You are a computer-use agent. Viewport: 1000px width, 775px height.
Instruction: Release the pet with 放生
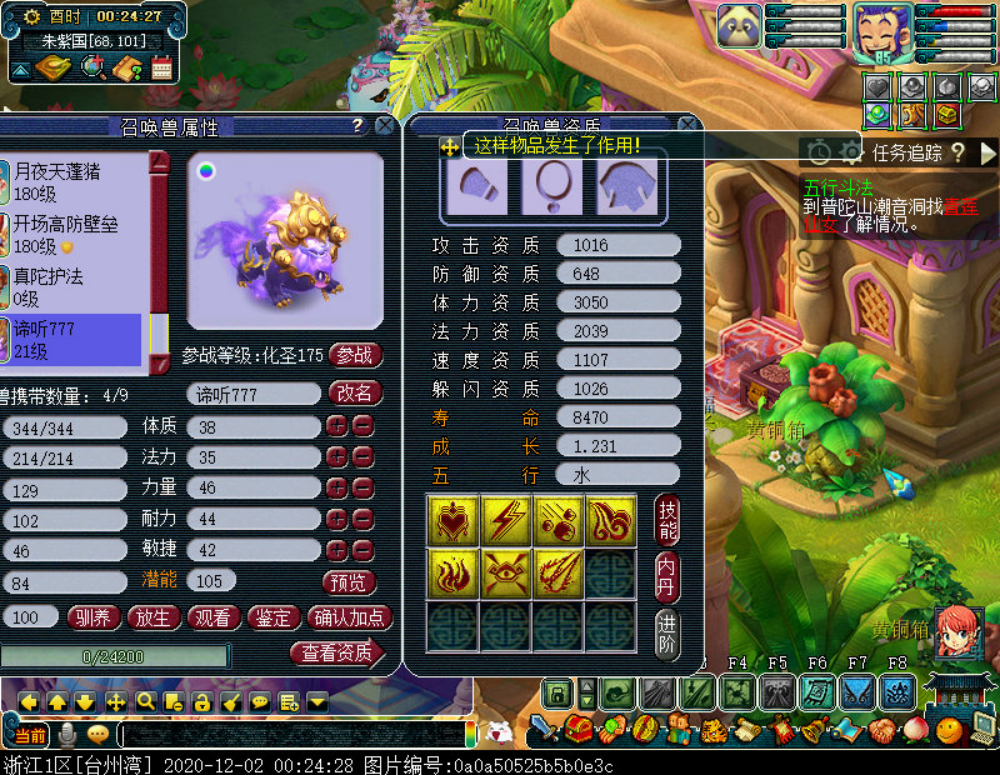[153, 618]
